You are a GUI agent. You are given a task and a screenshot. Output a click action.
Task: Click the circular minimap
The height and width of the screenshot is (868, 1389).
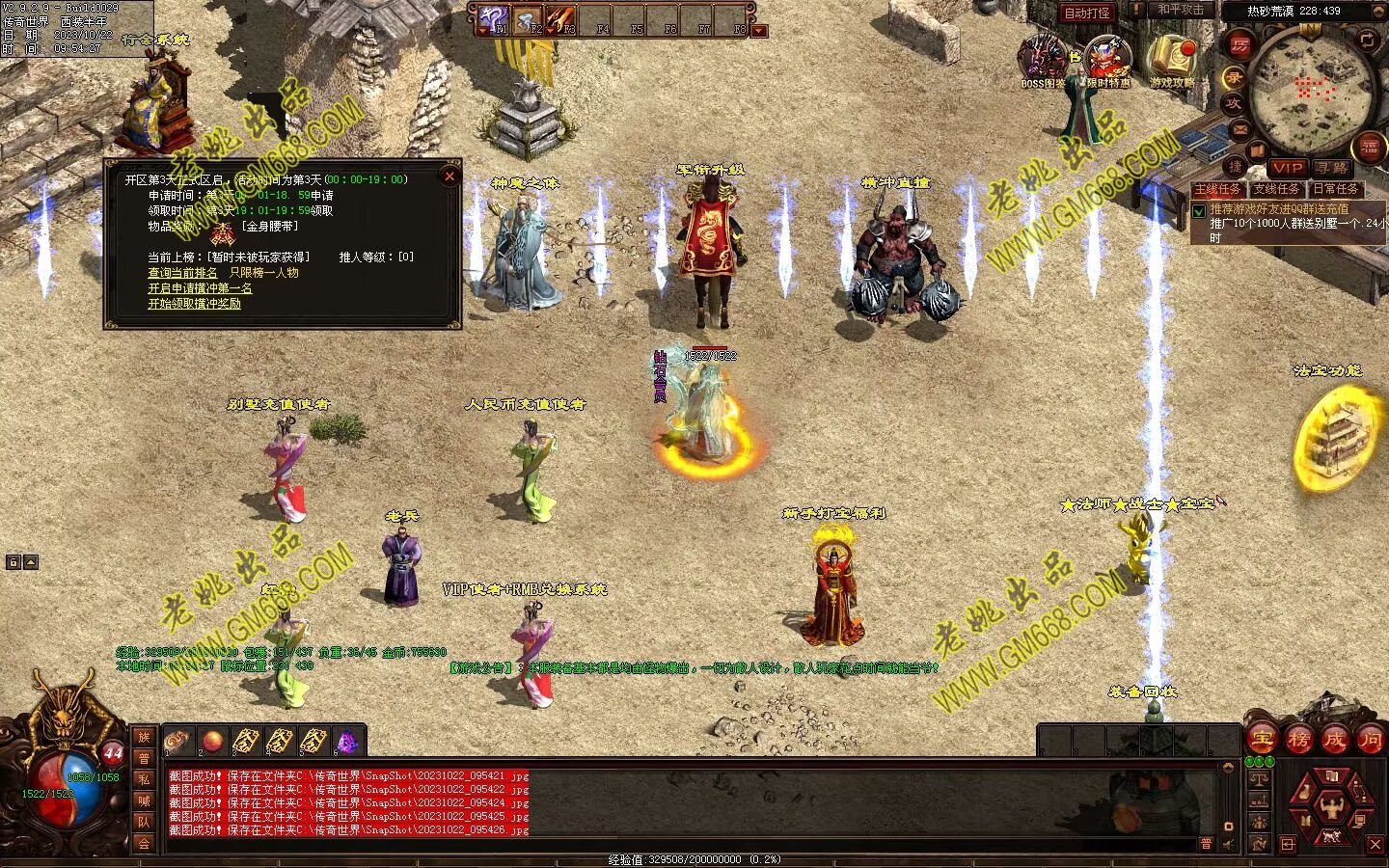1308,89
